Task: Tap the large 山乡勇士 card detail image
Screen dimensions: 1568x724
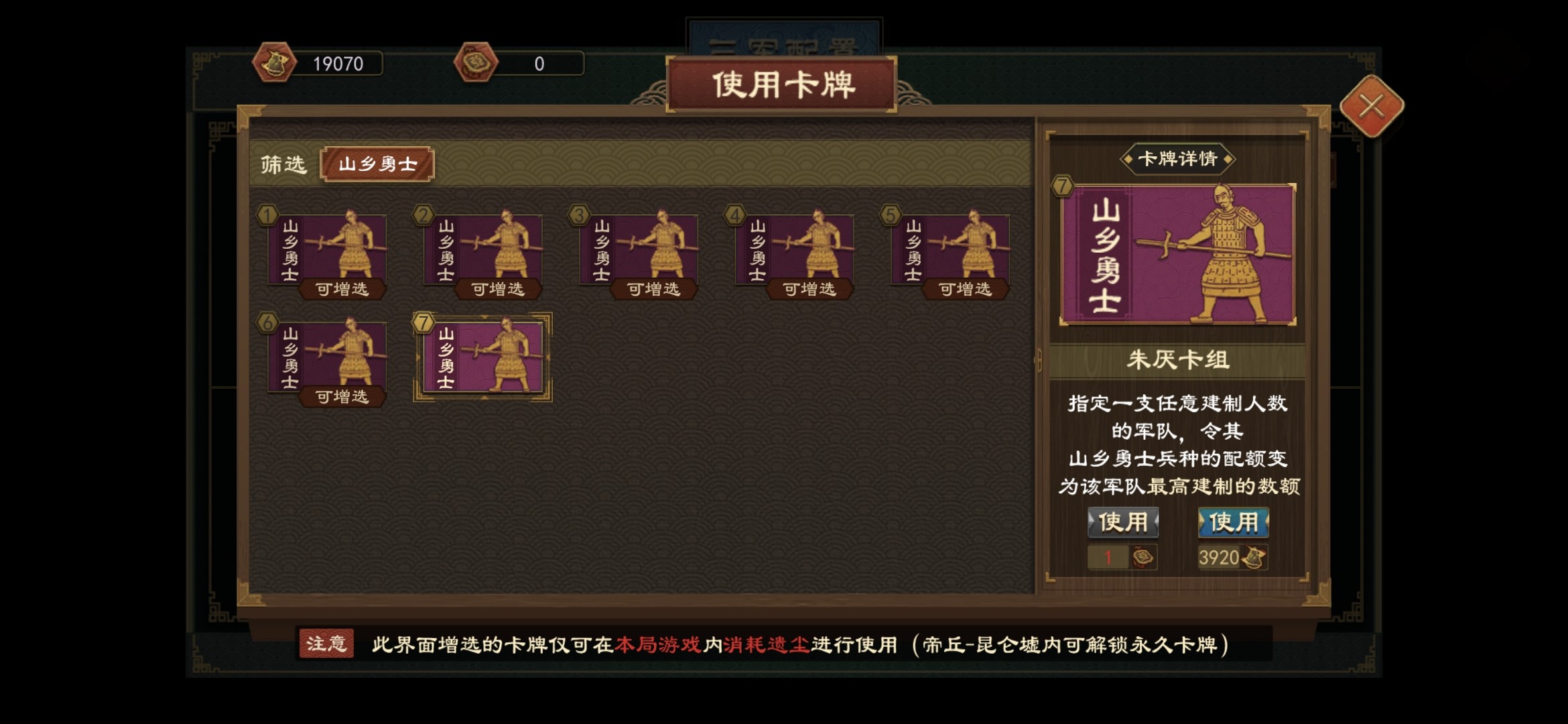Action: click(x=1177, y=255)
